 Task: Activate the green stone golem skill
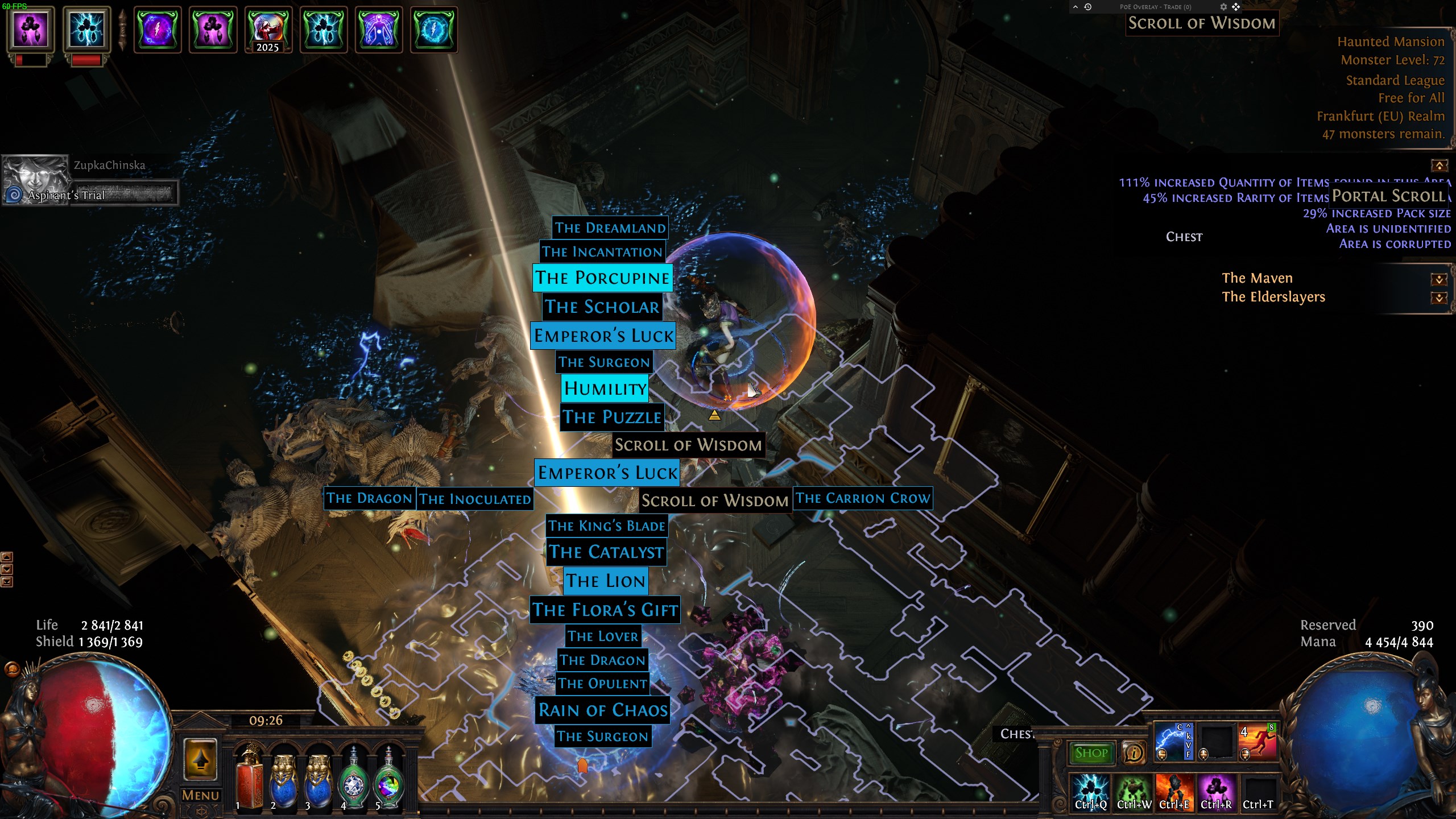pyautogui.click(x=1133, y=791)
